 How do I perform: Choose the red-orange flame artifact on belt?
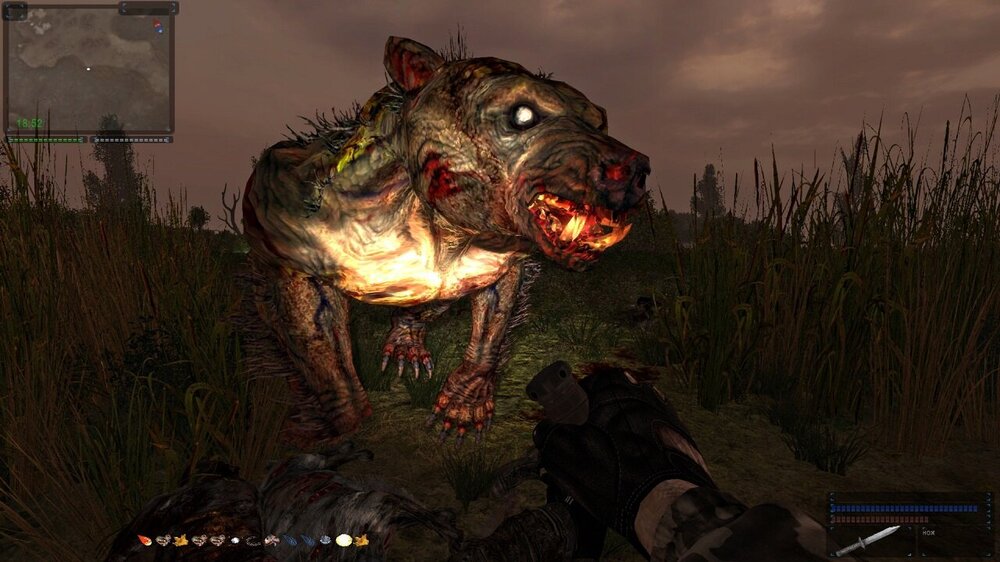[x=145, y=541]
